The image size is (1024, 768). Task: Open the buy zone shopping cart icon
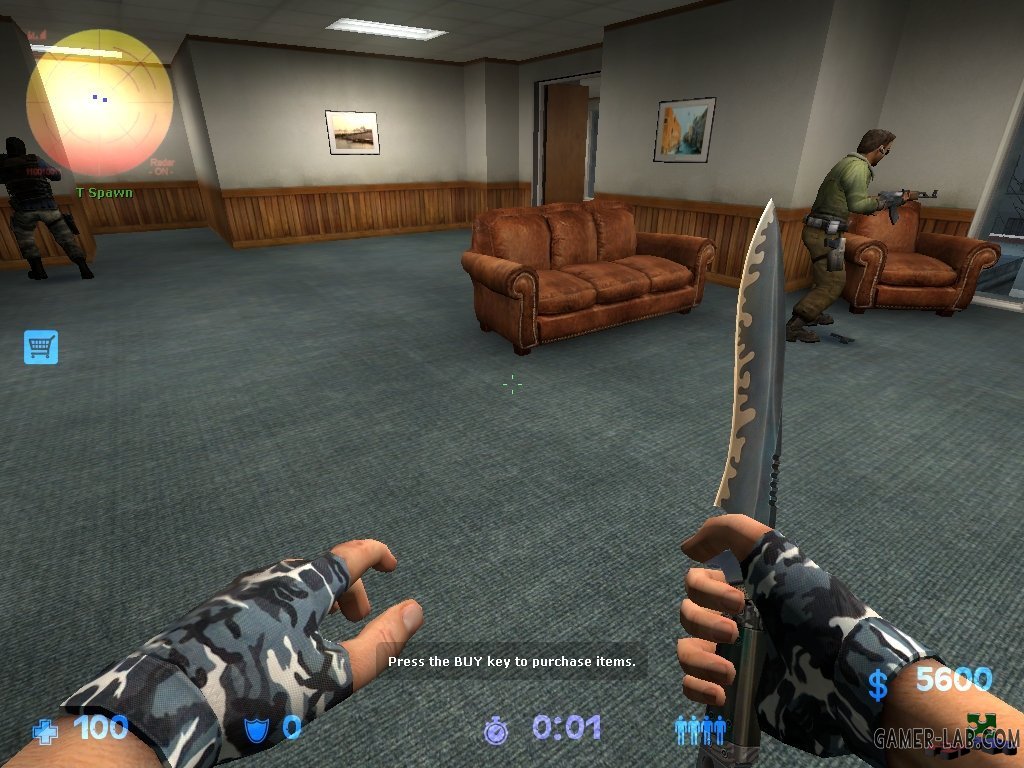[41, 347]
